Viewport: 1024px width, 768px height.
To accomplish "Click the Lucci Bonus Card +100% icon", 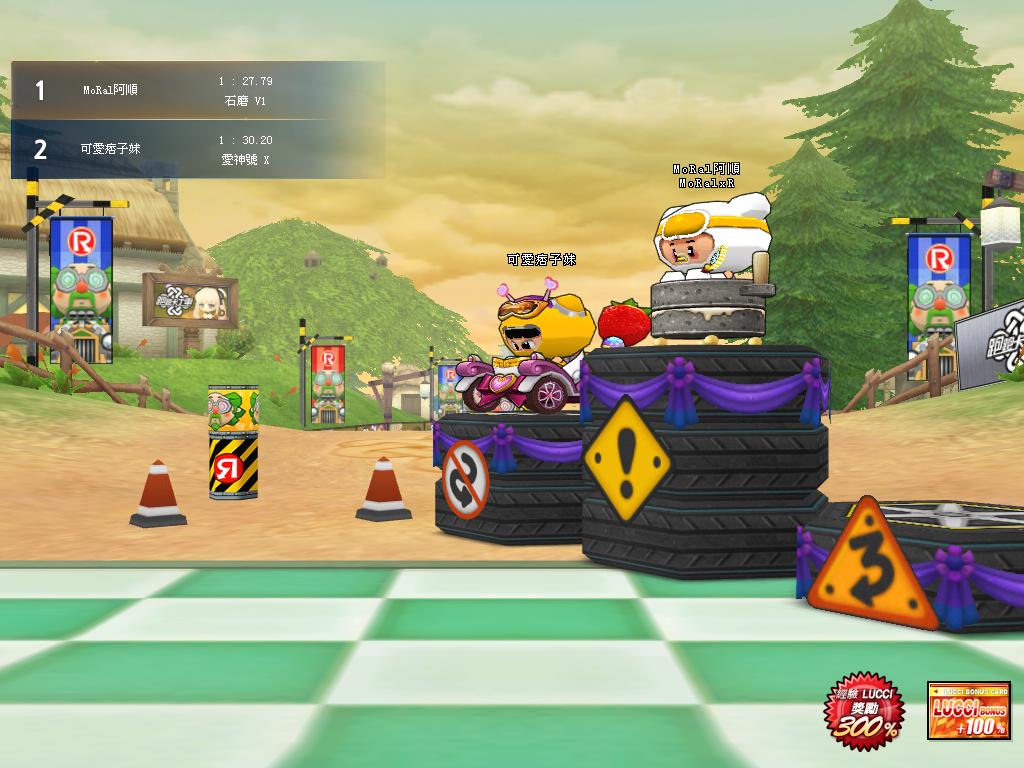I will (968, 712).
